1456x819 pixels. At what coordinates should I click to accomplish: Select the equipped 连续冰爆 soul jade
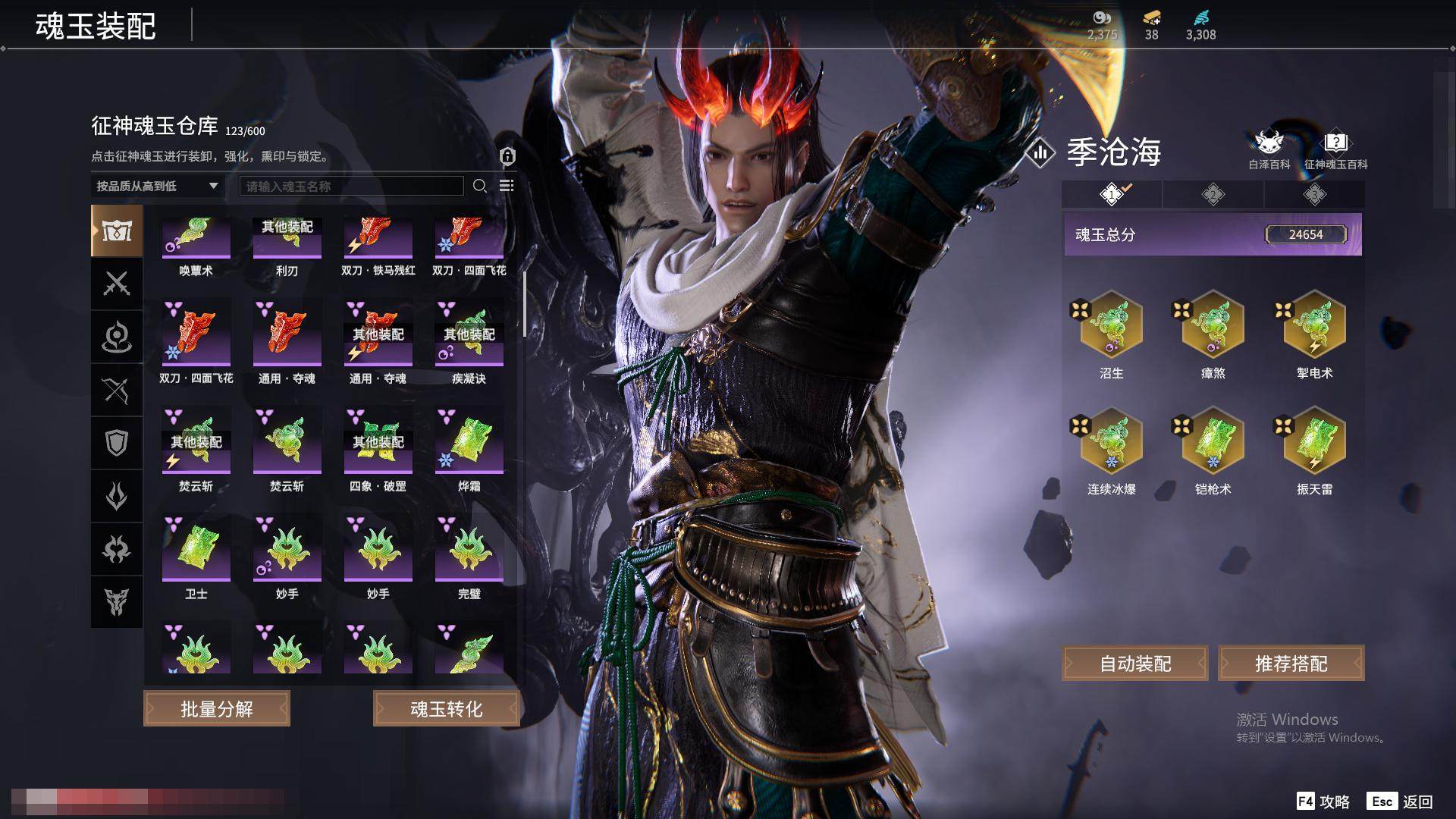[1112, 441]
